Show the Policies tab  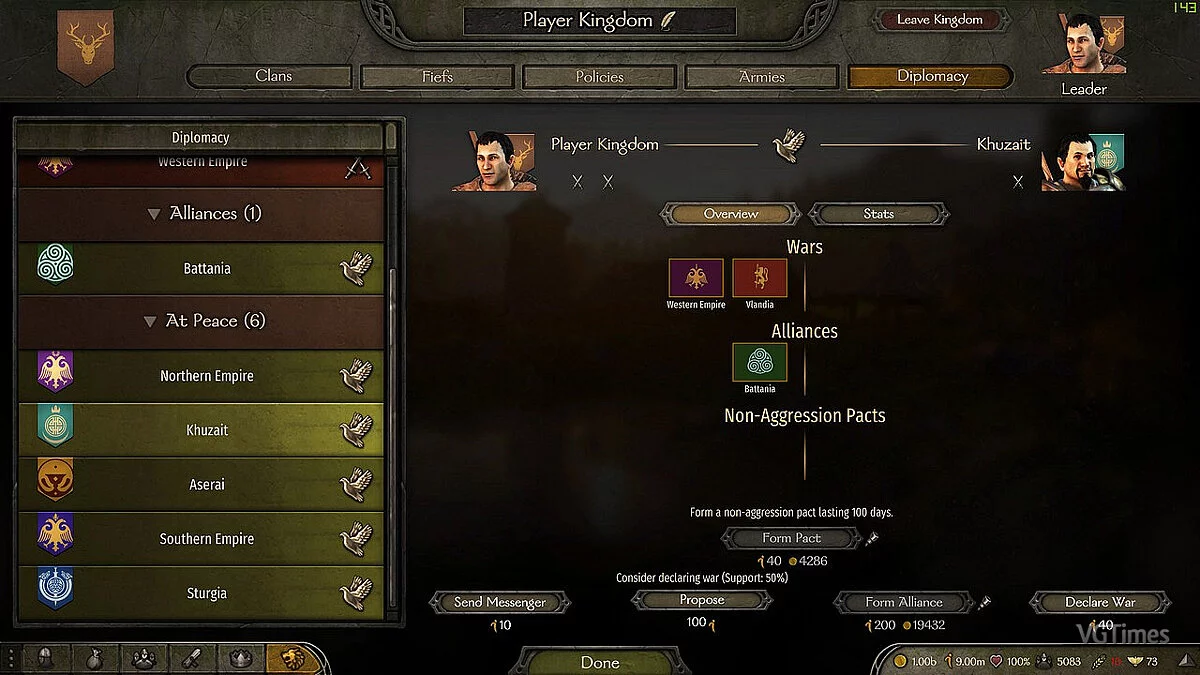600,77
